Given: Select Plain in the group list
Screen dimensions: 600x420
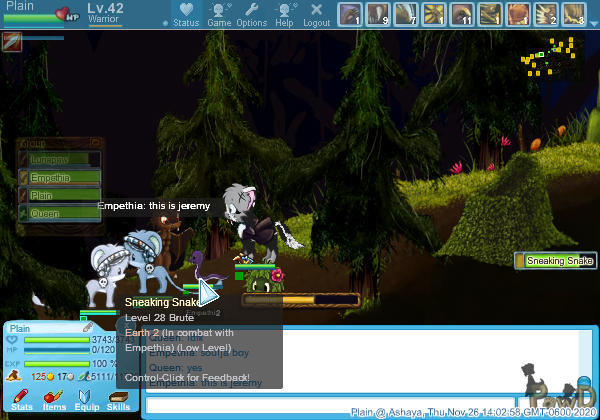Looking at the screenshot, I should pos(61,196).
